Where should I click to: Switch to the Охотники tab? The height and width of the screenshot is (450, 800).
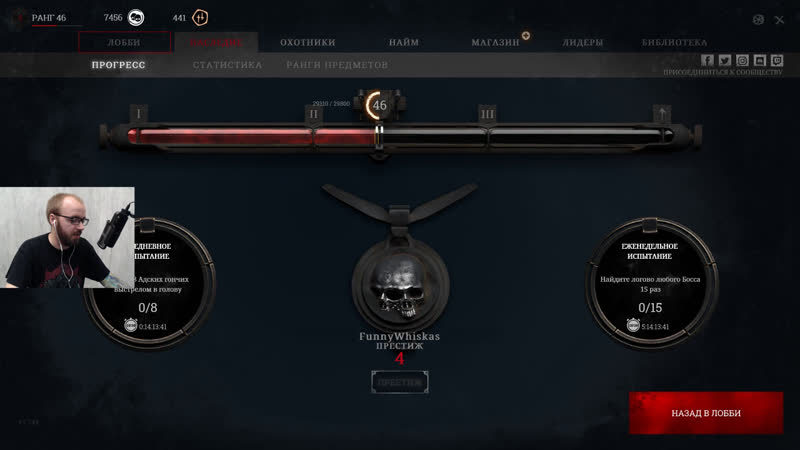pyautogui.click(x=307, y=42)
